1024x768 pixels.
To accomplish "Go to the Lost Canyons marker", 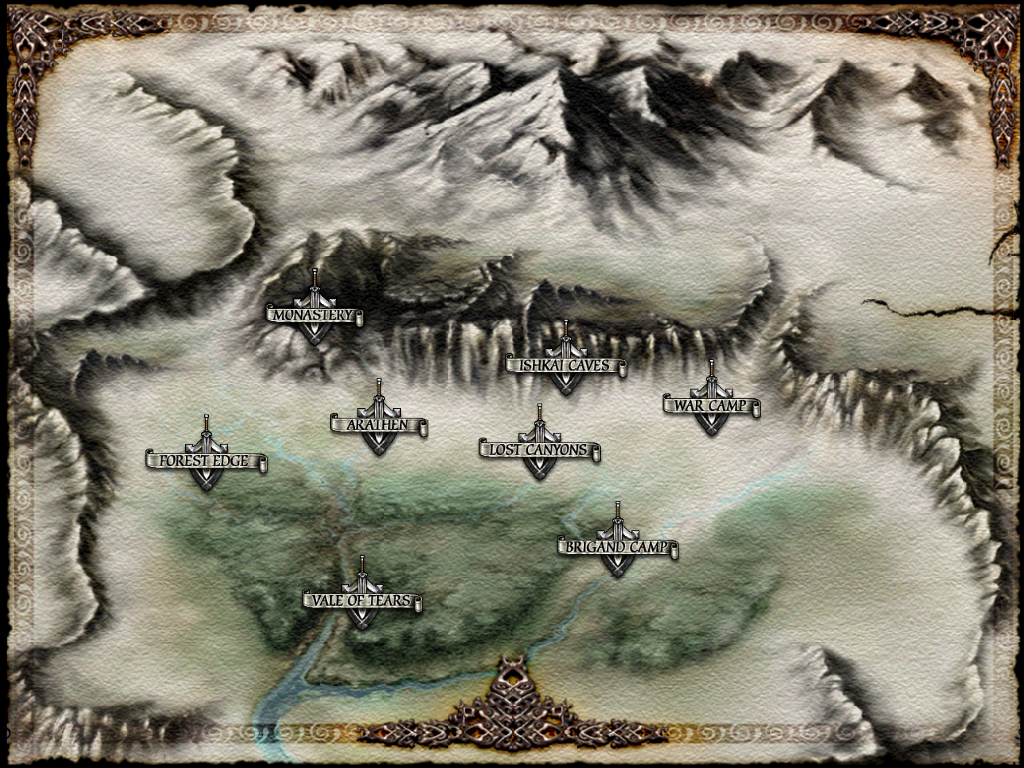I will click(539, 451).
